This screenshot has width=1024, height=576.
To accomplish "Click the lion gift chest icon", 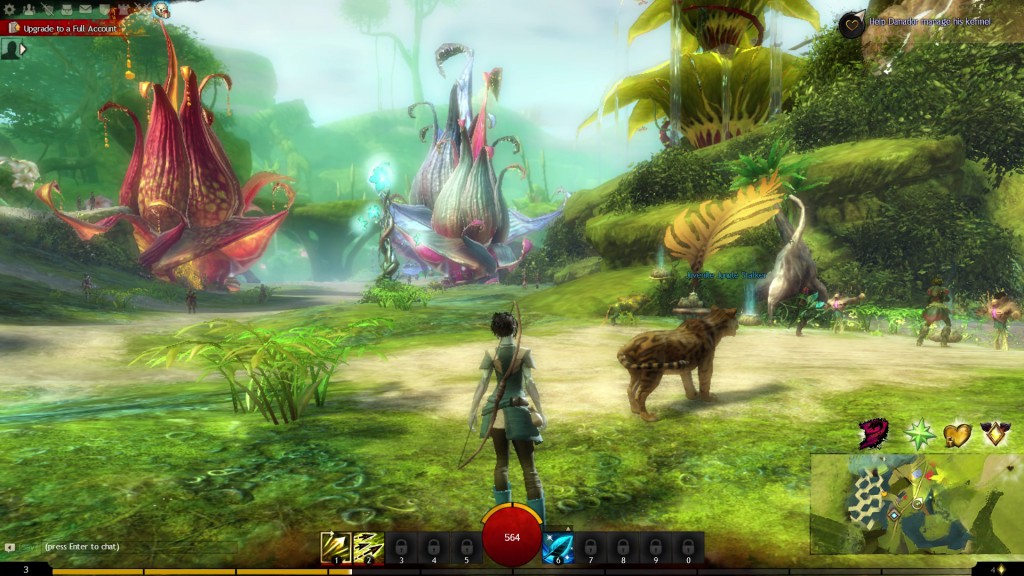I will click(x=160, y=10).
